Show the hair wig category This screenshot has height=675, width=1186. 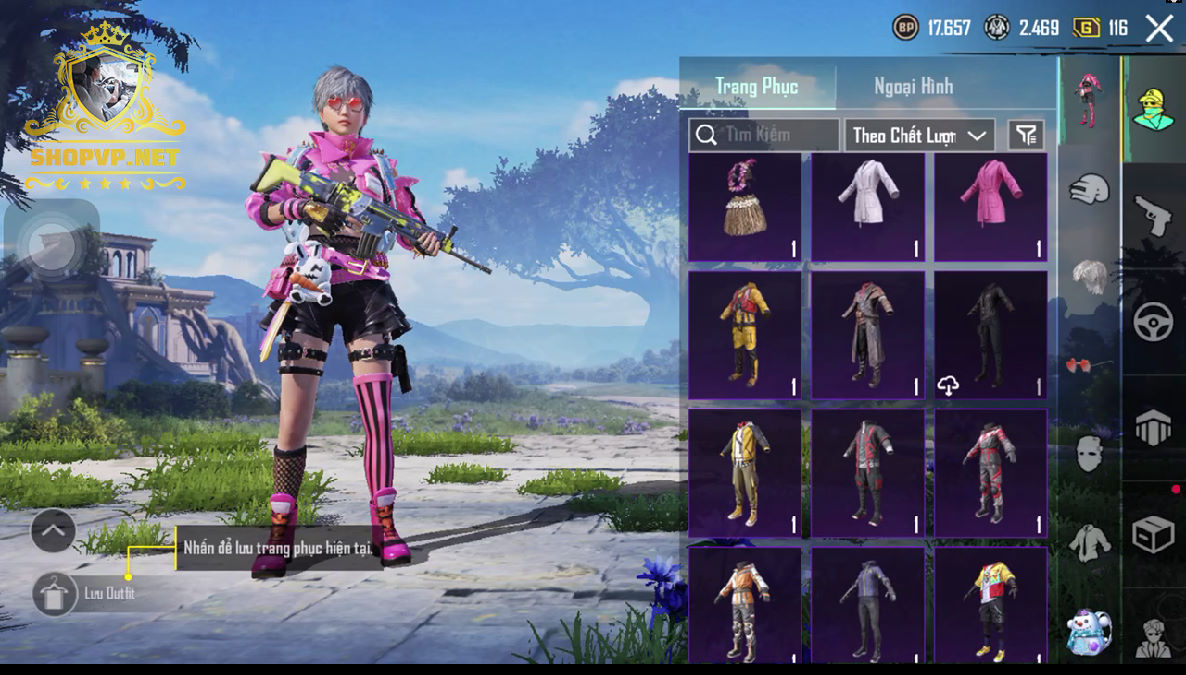pyautogui.click(x=1090, y=275)
